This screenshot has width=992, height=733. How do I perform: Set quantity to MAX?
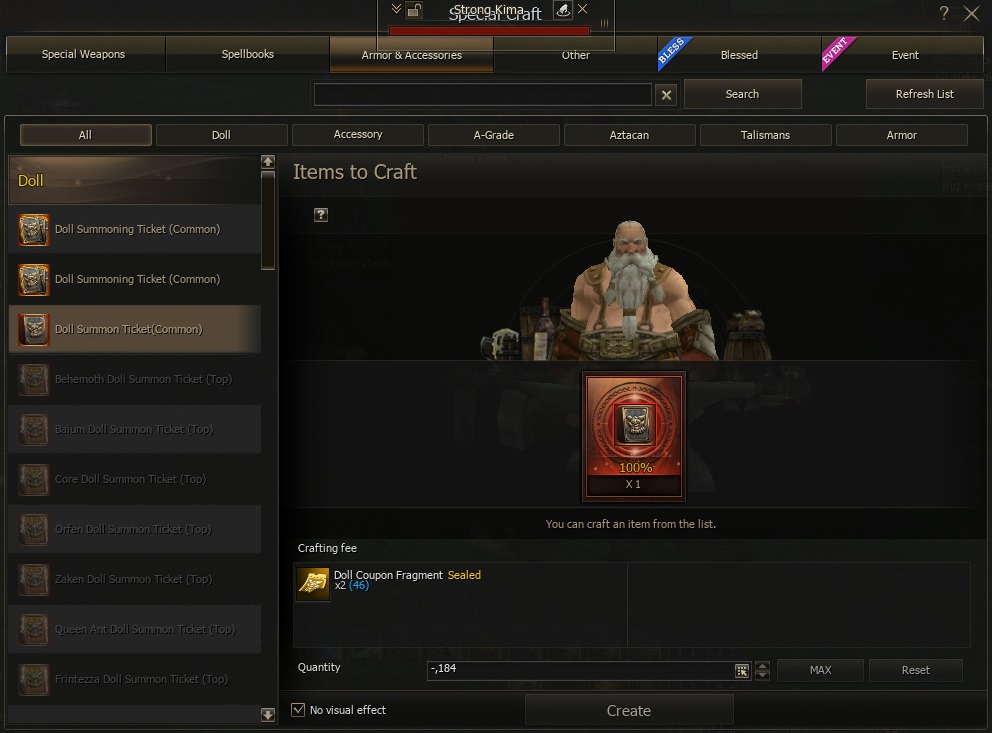pos(820,670)
